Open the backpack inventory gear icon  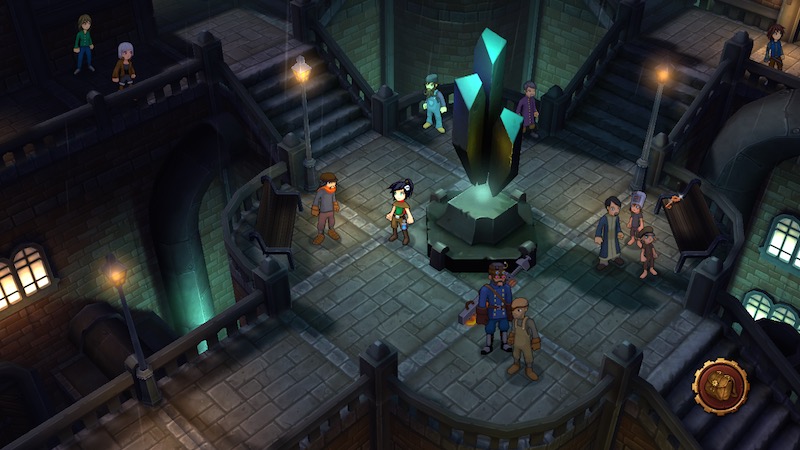pos(721,386)
